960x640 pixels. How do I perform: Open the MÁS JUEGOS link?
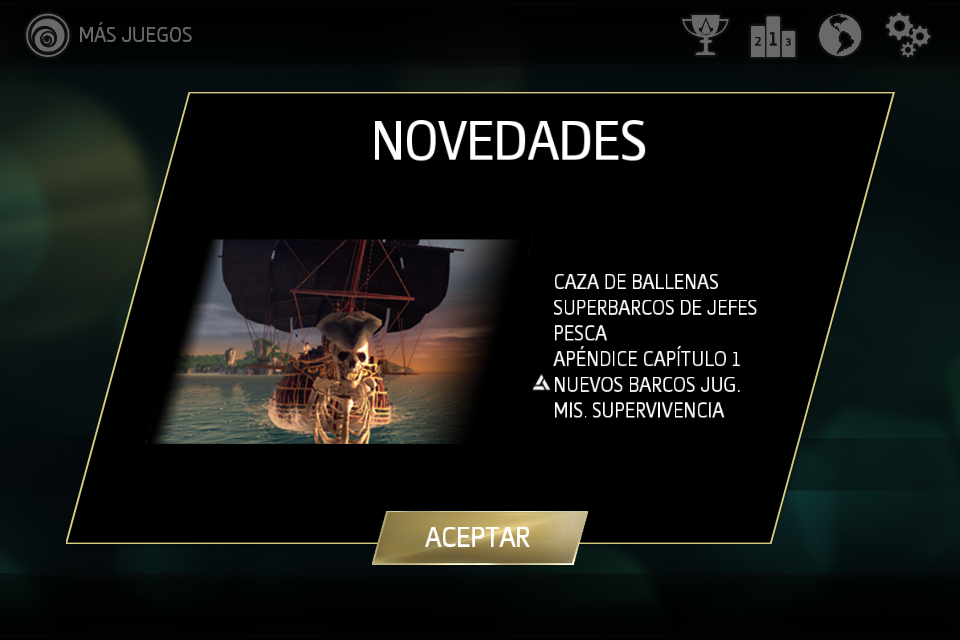tap(110, 35)
